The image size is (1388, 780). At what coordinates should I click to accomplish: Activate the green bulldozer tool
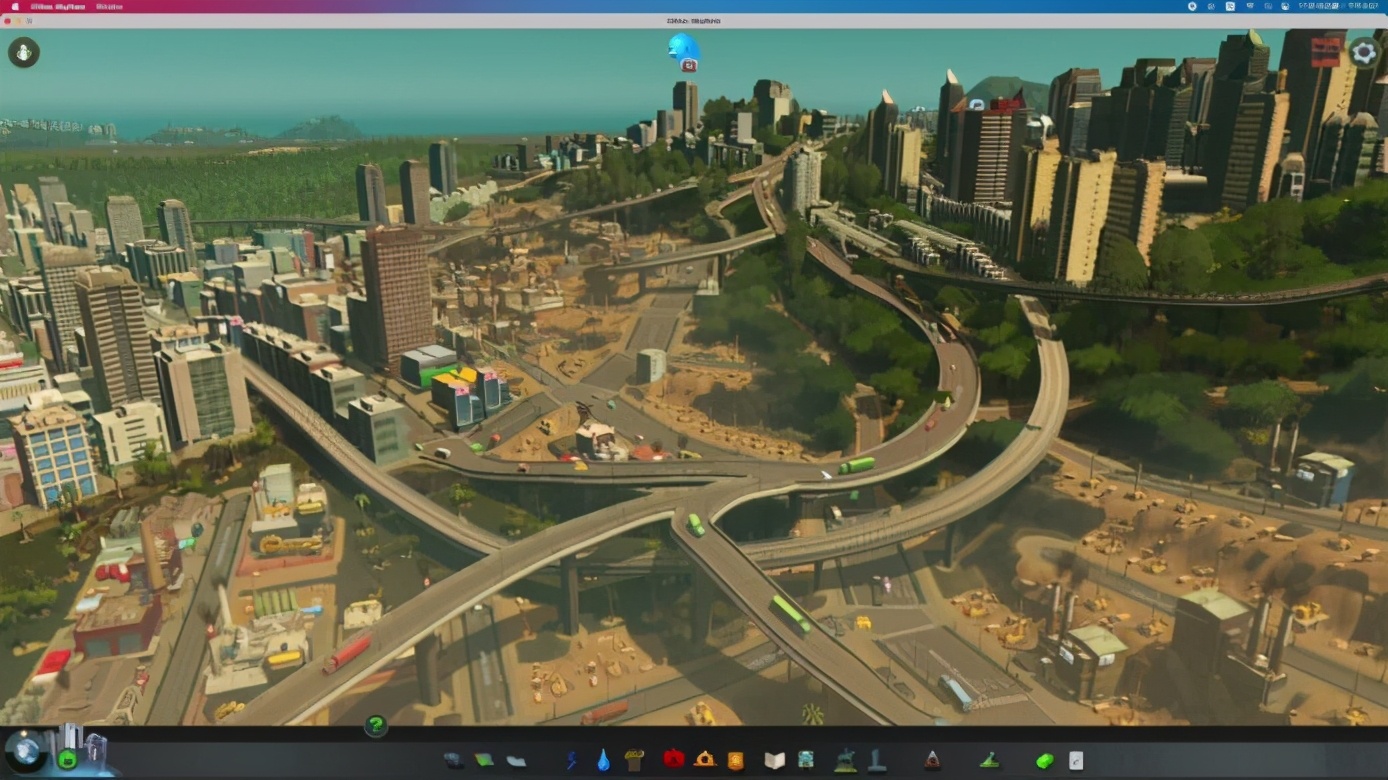pos(1045,761)
